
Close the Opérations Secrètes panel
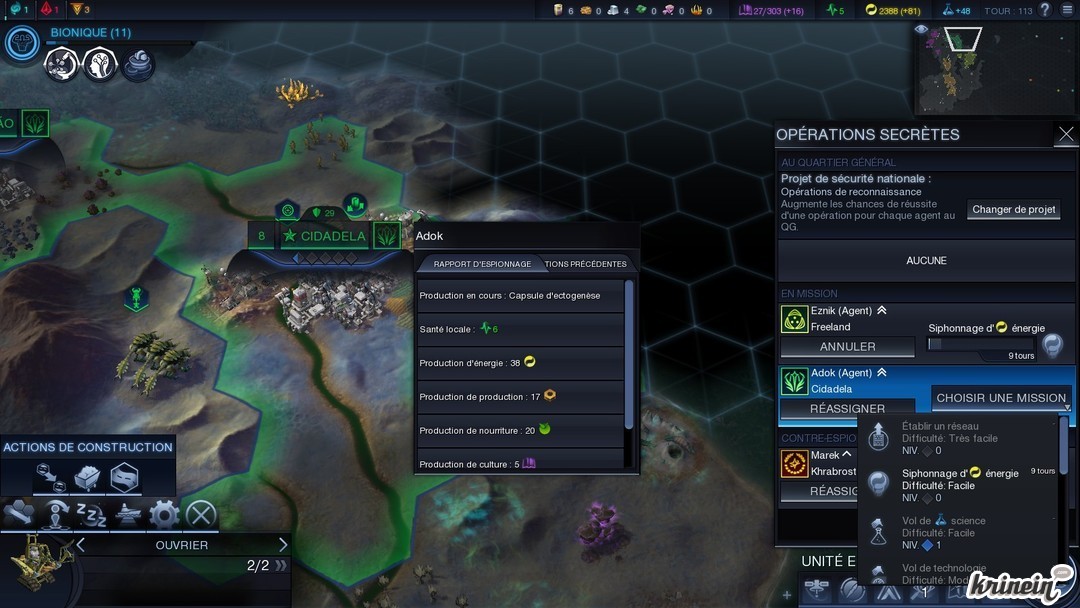click(1065, 134)
